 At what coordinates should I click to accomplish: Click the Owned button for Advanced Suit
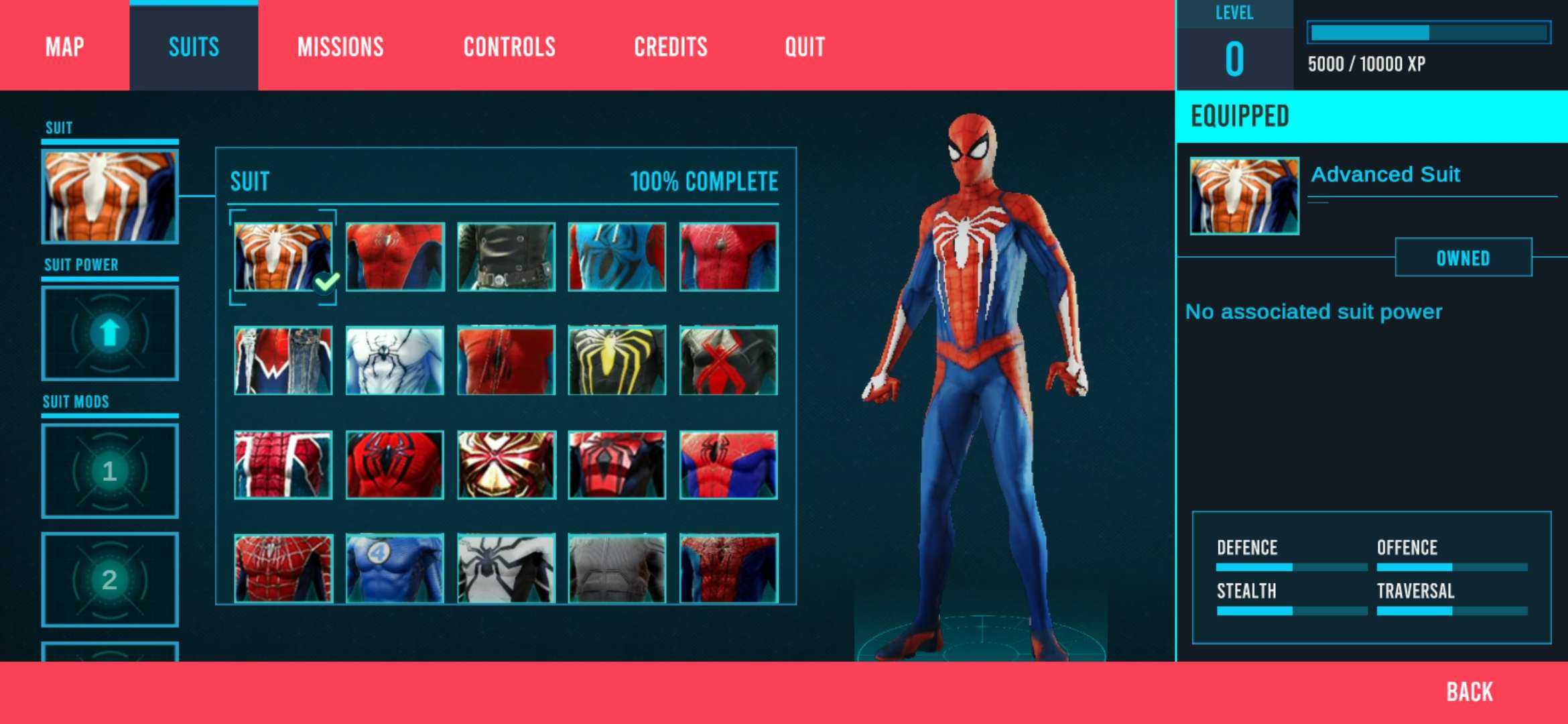[x=1463, y=257]
